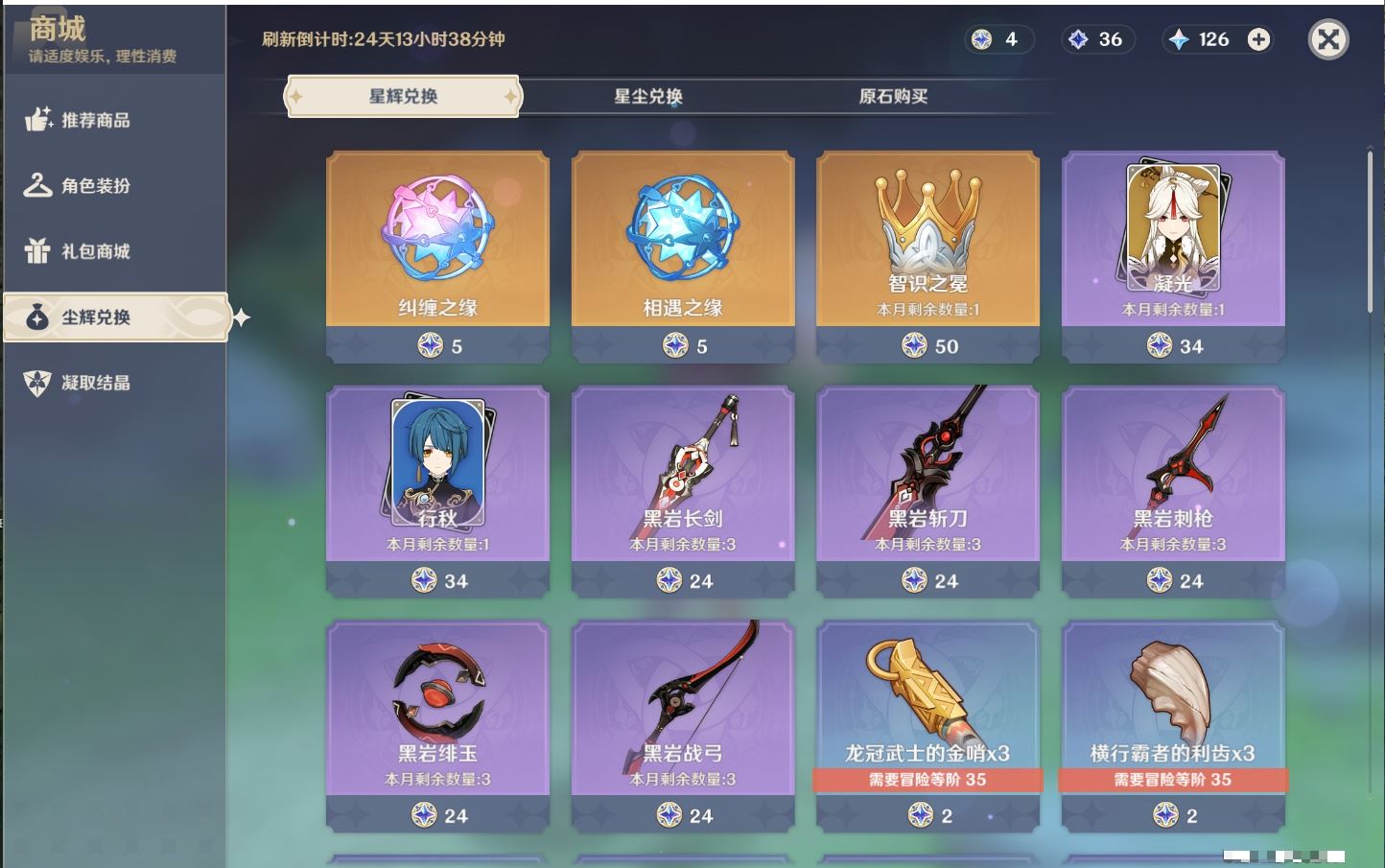Switch to the 星尘兑换 tab
Screen dimensions: 1385x868
click(648, 96)
